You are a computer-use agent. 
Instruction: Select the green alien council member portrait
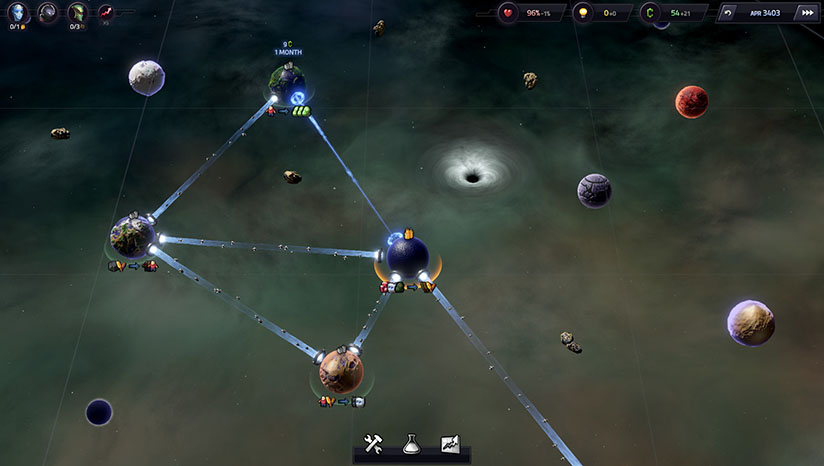77,13
